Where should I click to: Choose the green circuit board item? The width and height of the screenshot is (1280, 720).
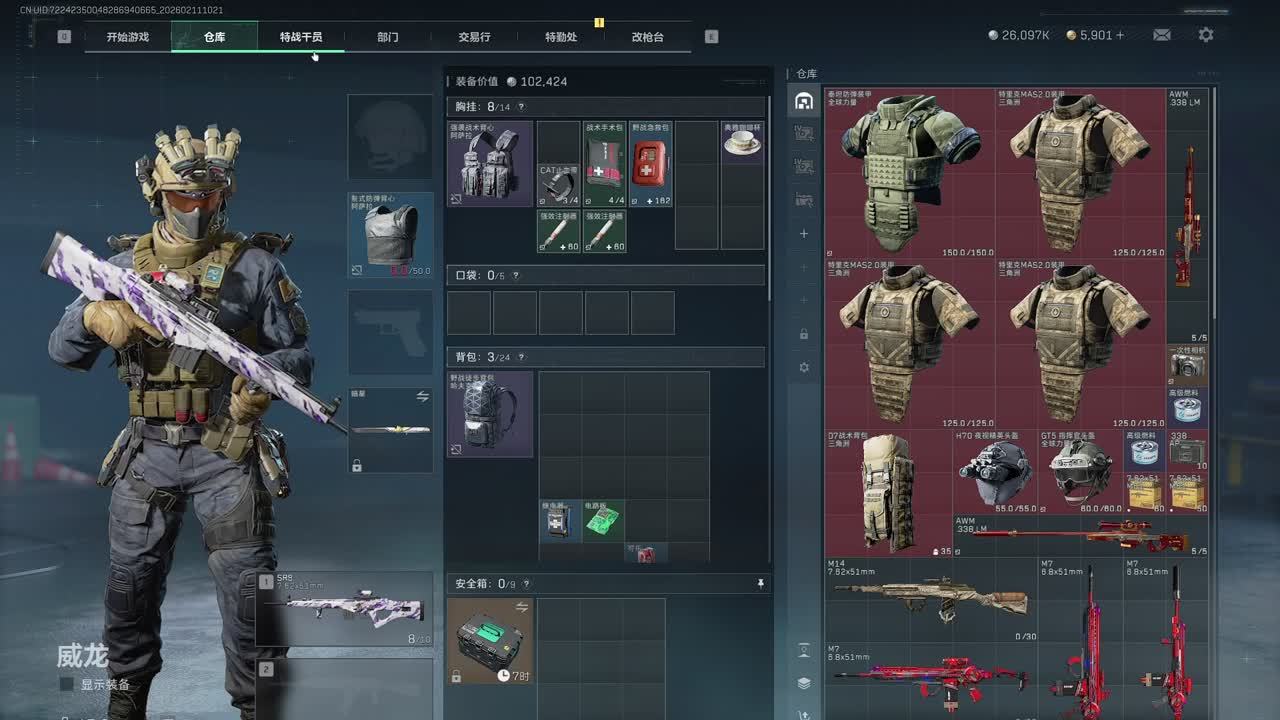click(603, 521)
